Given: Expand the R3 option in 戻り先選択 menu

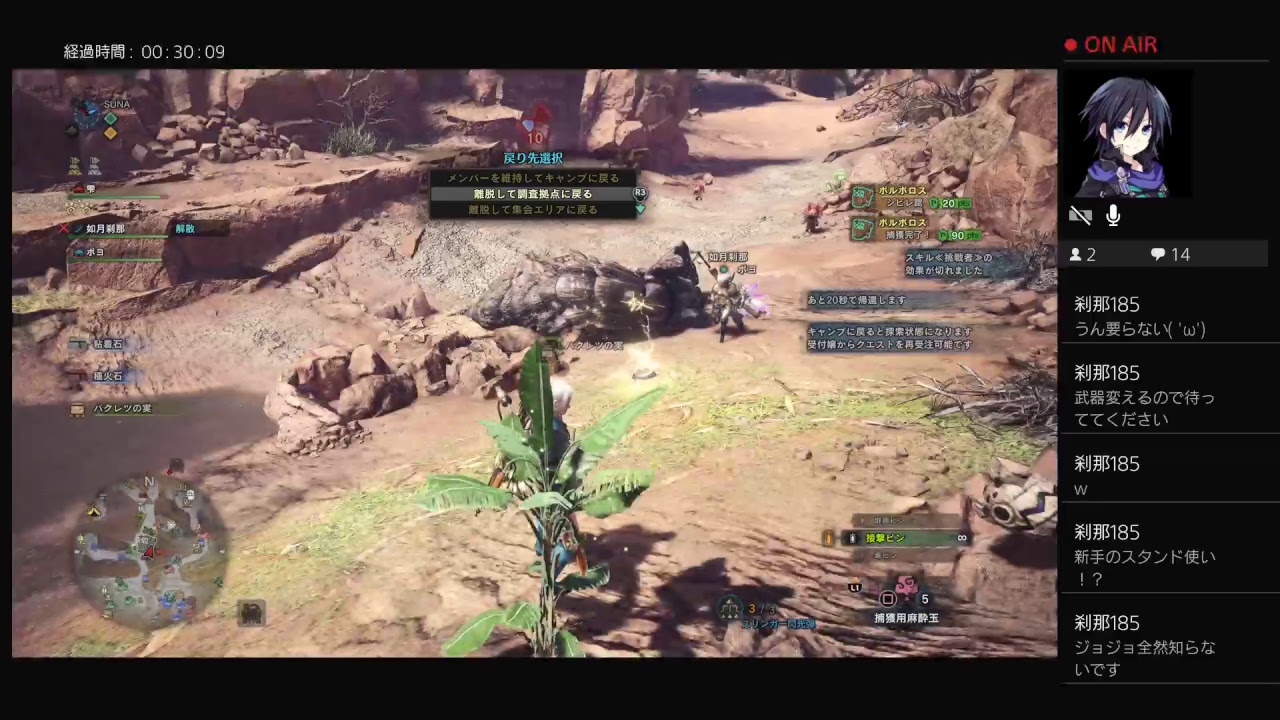Looking at the screenshot, I should [640, 193].
